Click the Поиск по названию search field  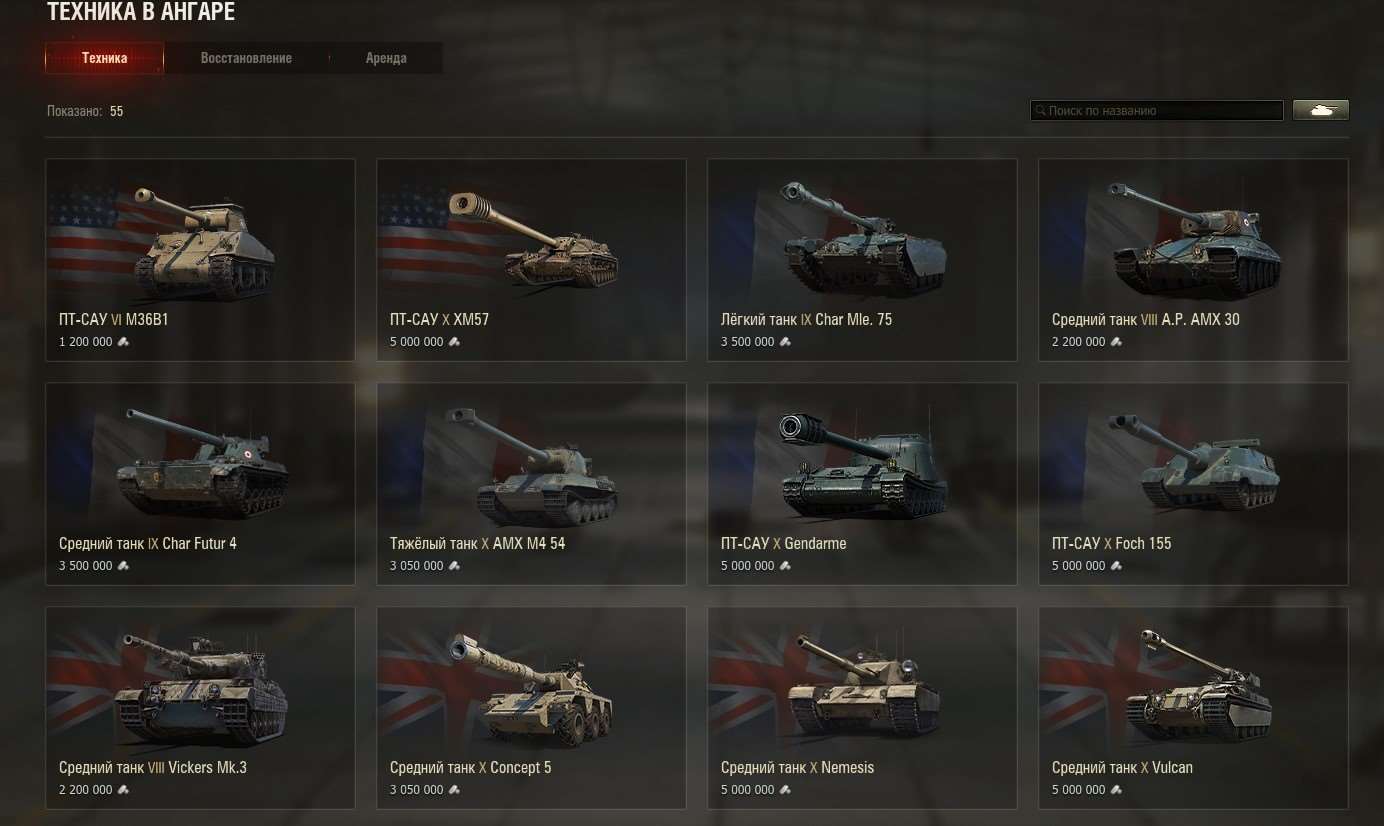click(1156, 110)
